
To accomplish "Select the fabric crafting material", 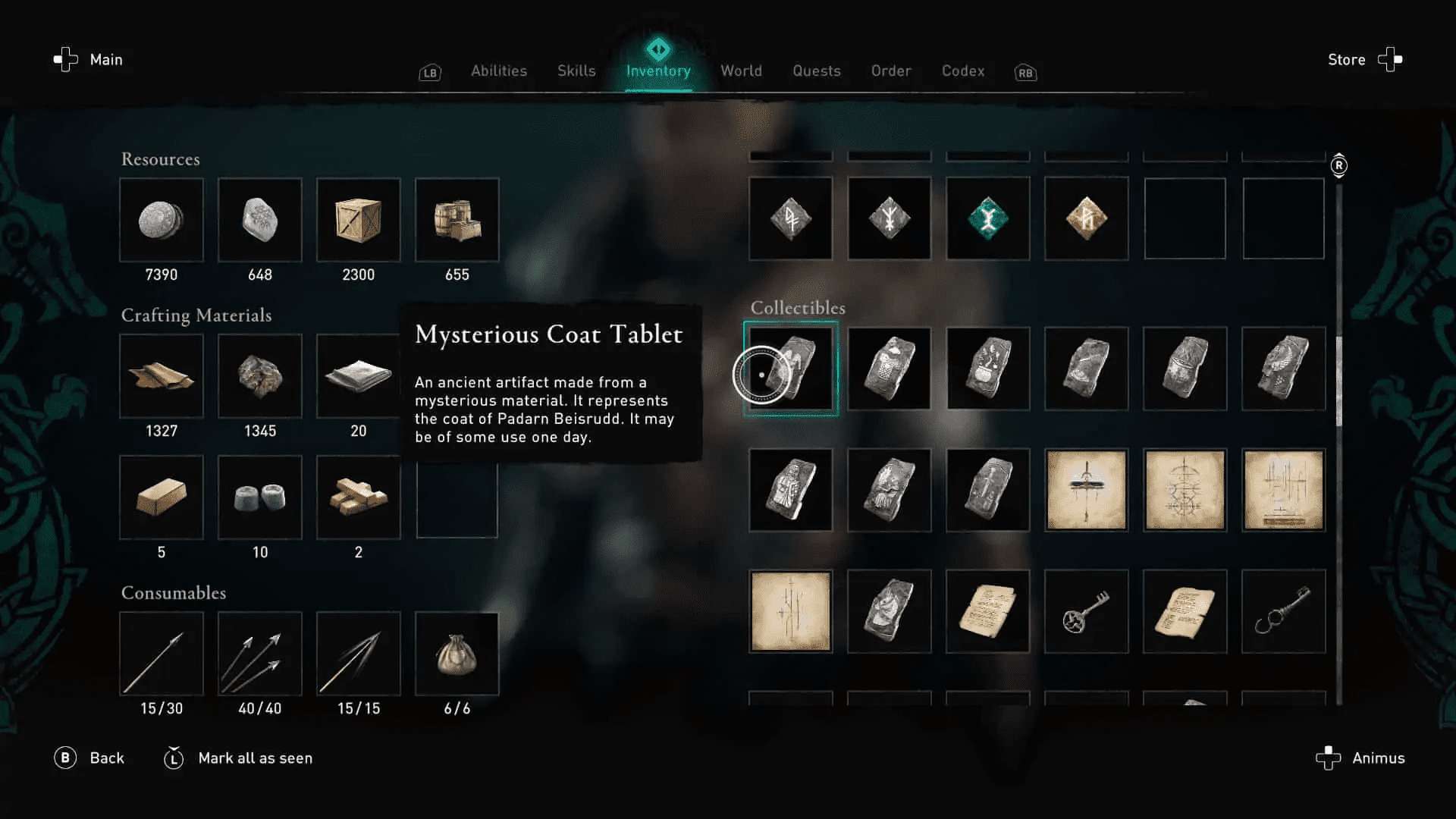I will pos(359,375).
